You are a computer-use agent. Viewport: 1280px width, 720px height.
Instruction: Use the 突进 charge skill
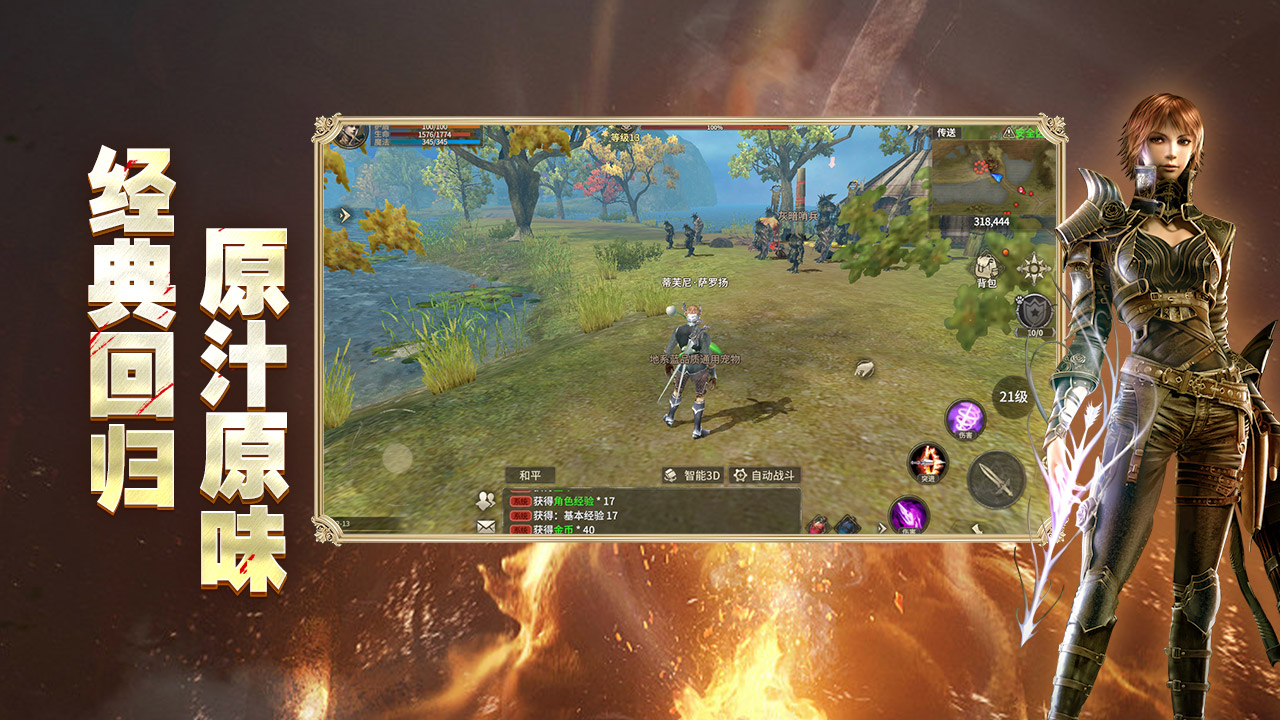click(x=927, y=463)
